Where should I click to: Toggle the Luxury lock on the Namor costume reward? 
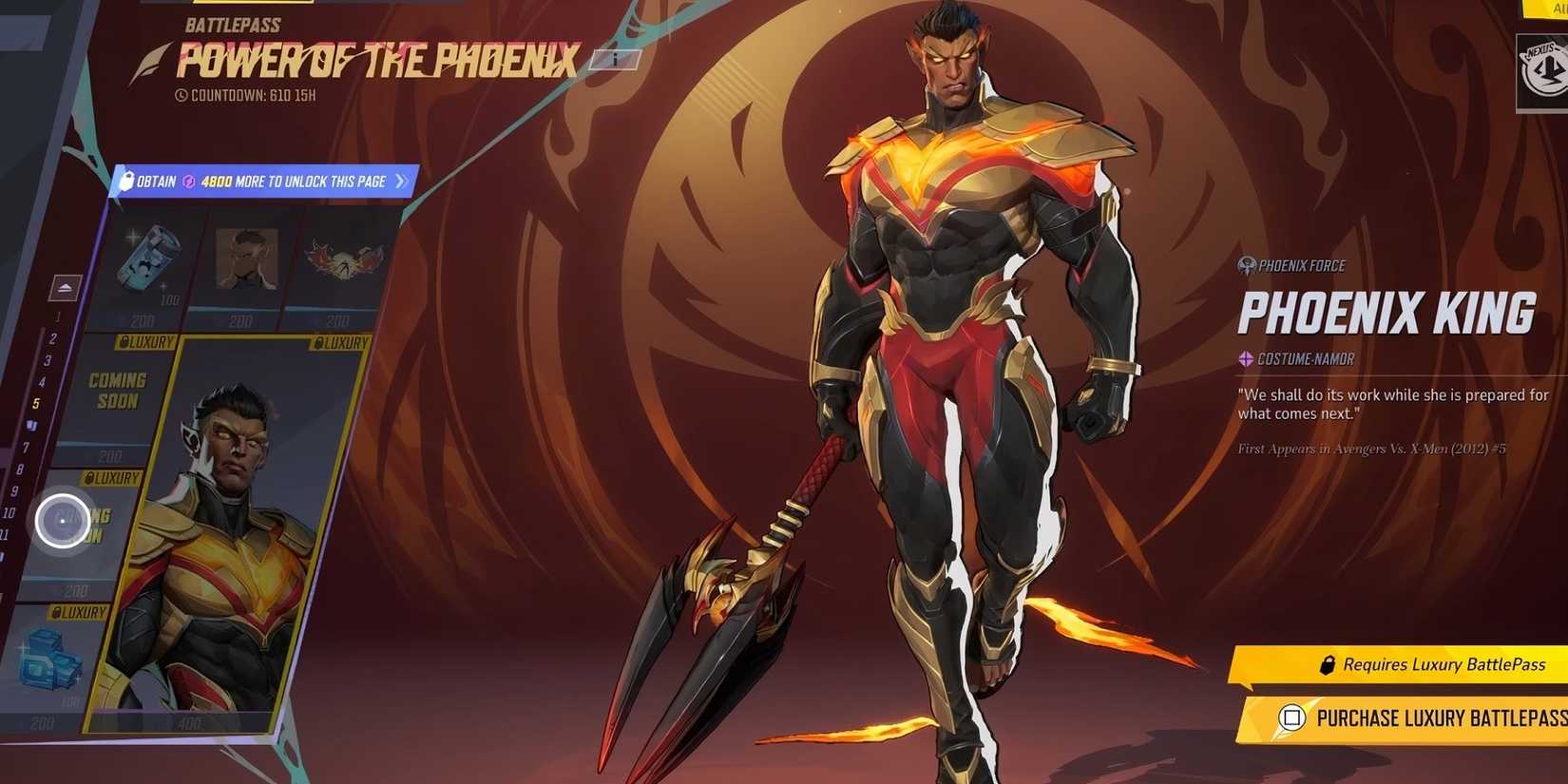pos(320,342)
